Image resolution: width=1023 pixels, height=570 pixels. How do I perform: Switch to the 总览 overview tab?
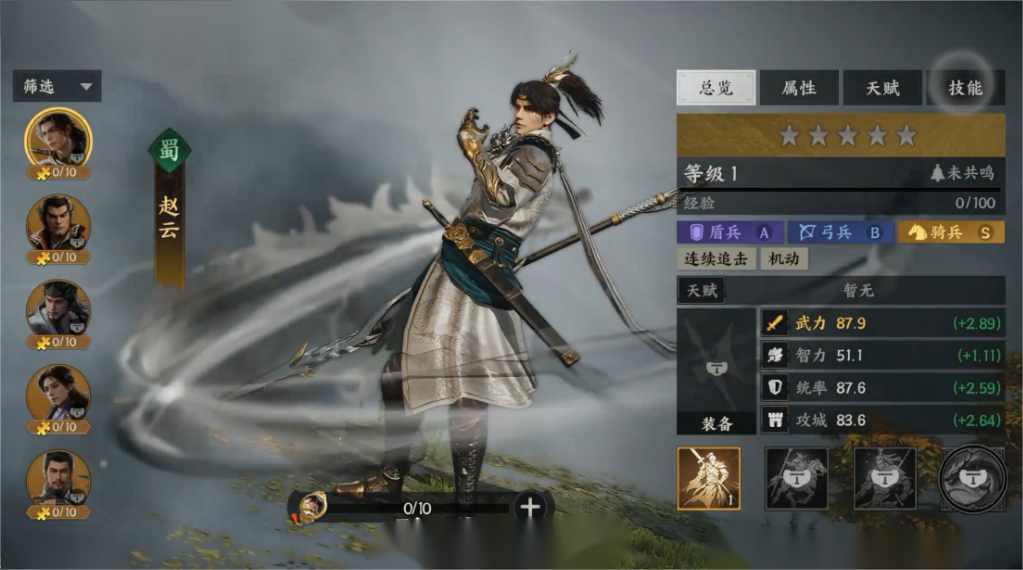click(715, 88)
